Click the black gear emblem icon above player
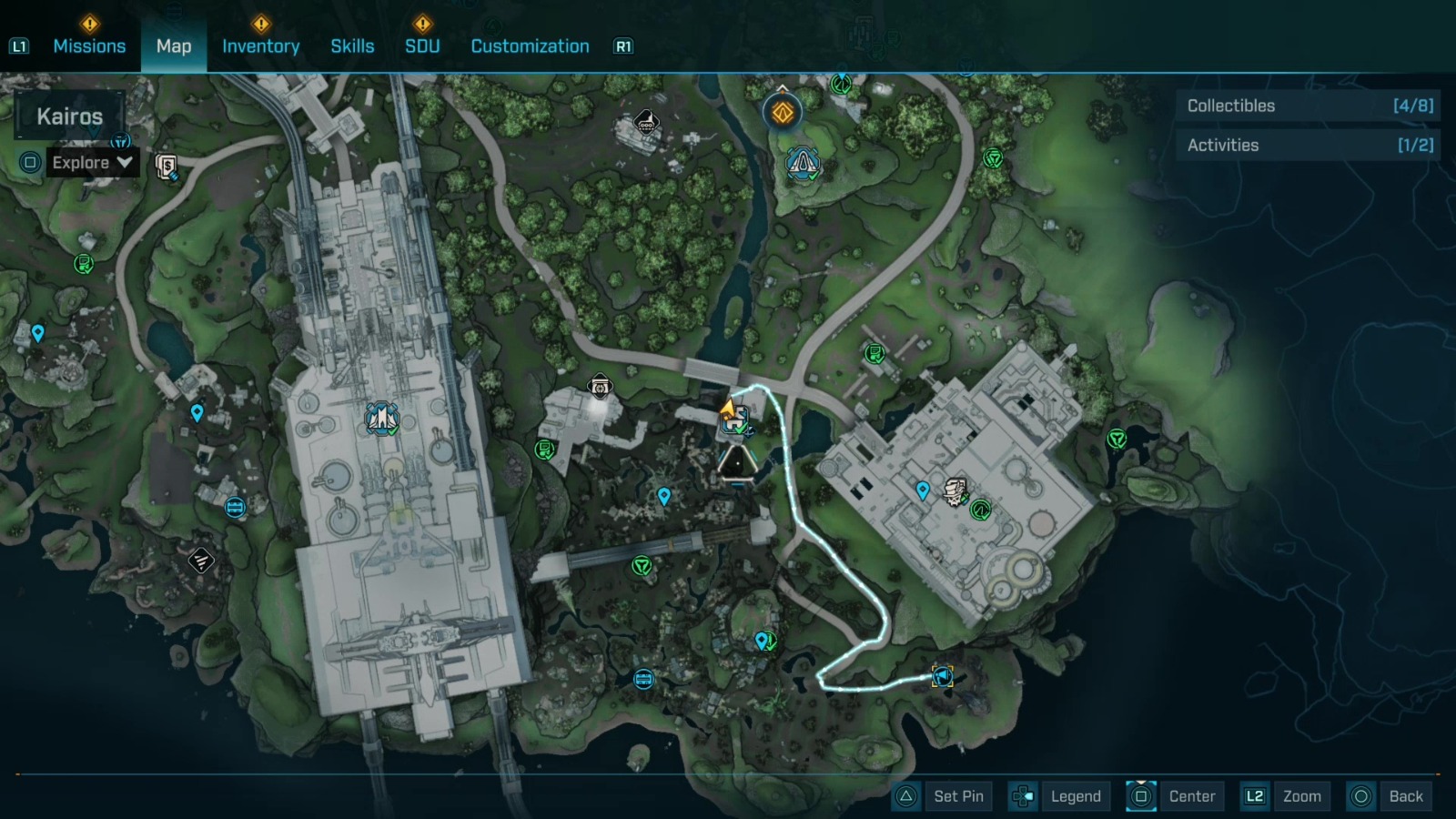 tap(602, 386)
